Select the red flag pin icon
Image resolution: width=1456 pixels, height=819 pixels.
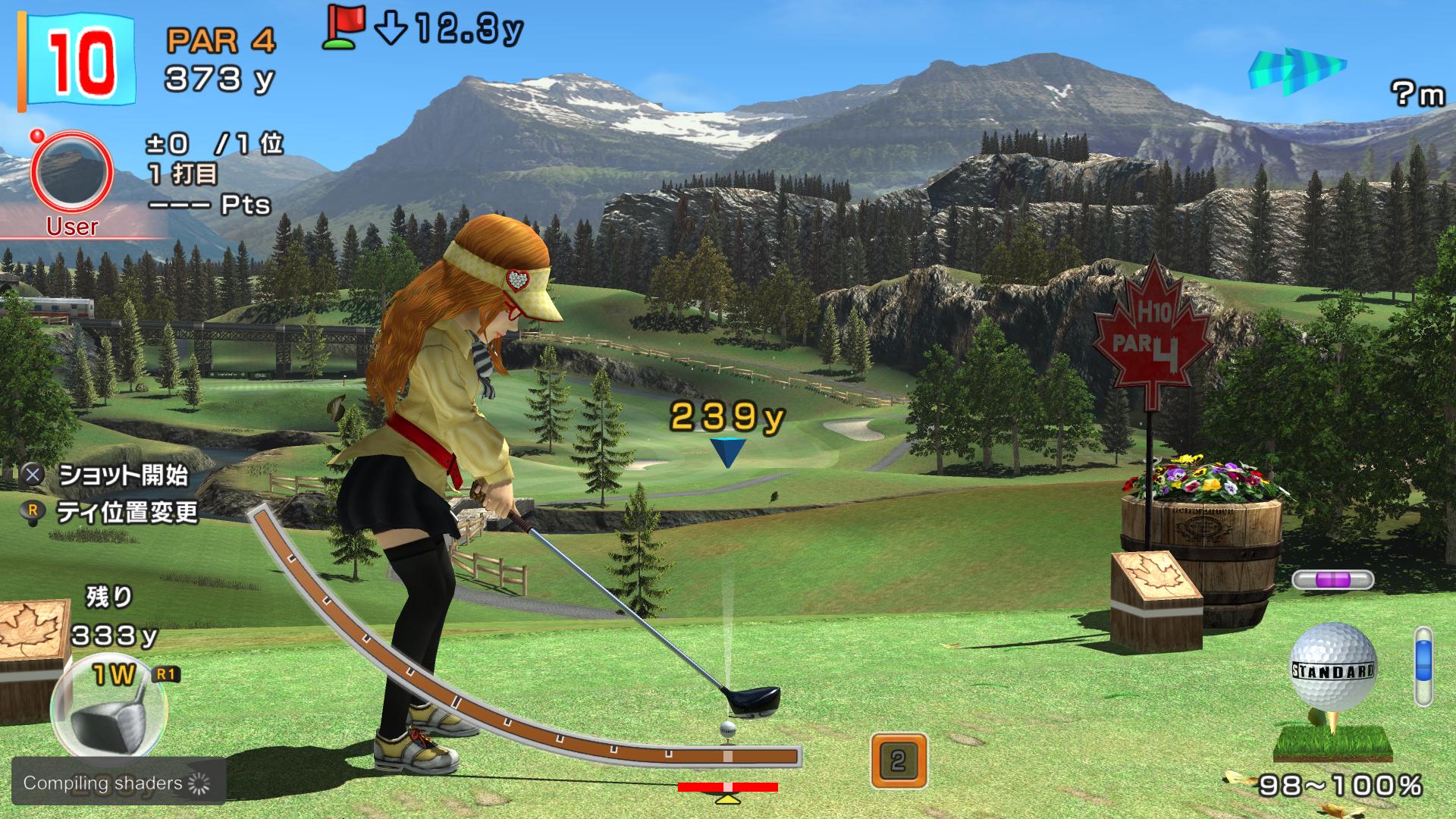point(344,25)
